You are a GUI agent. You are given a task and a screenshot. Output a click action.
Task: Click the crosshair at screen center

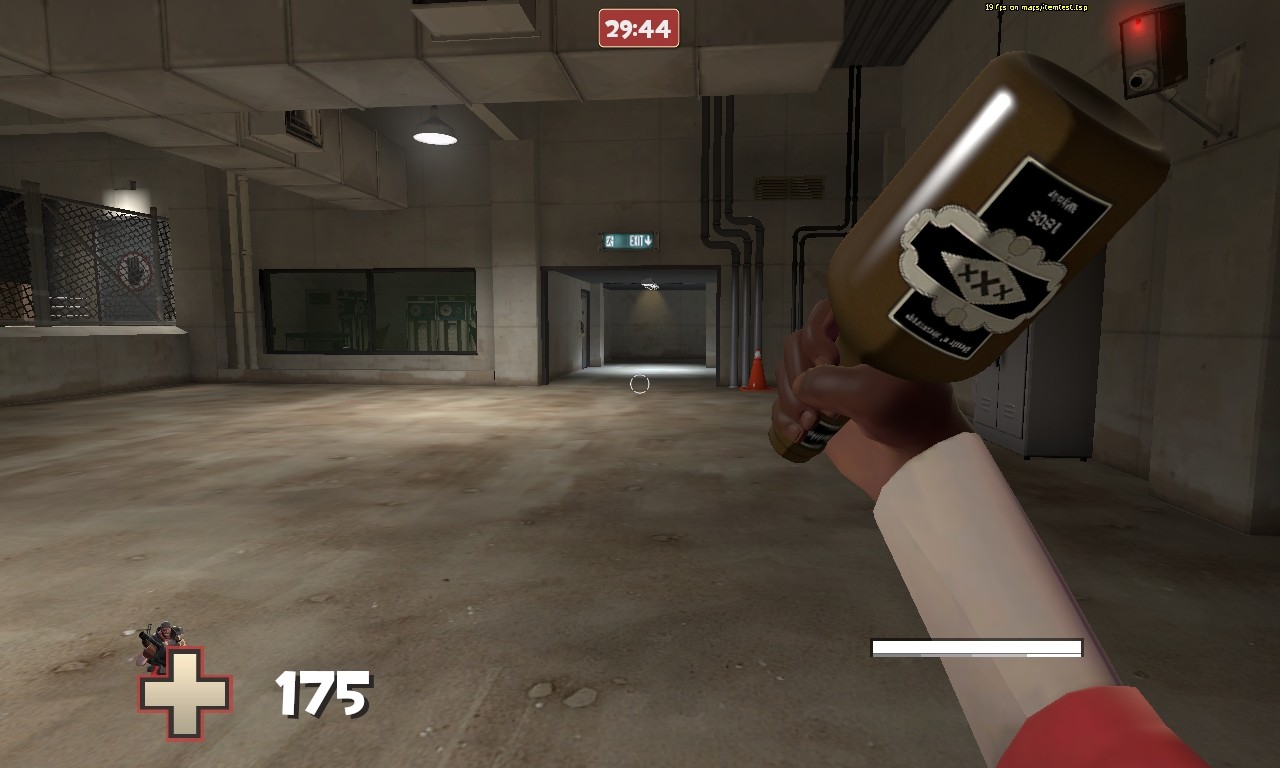640,383
